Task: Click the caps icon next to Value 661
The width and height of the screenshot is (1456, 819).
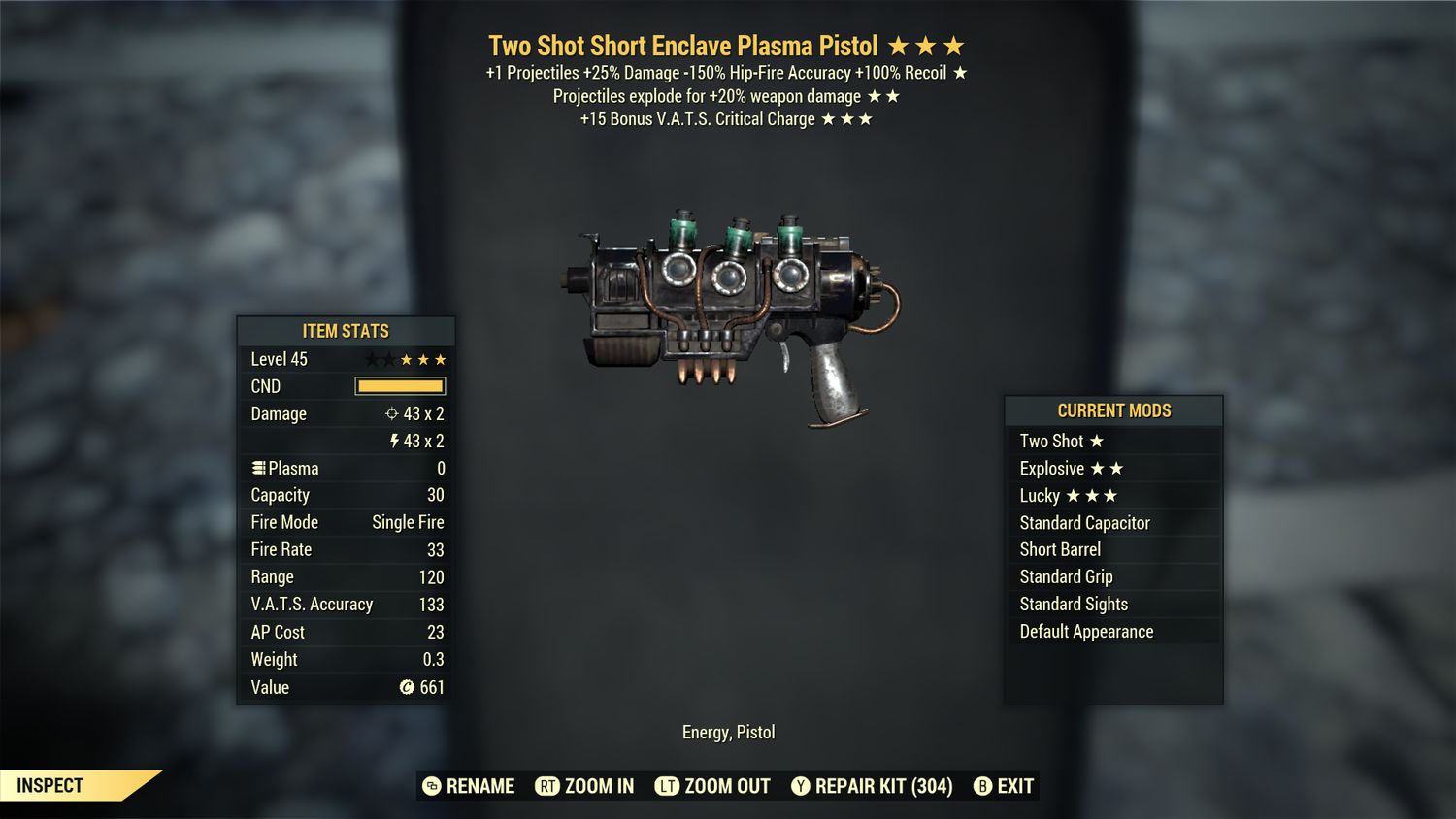Action: [x=405, y=688]
